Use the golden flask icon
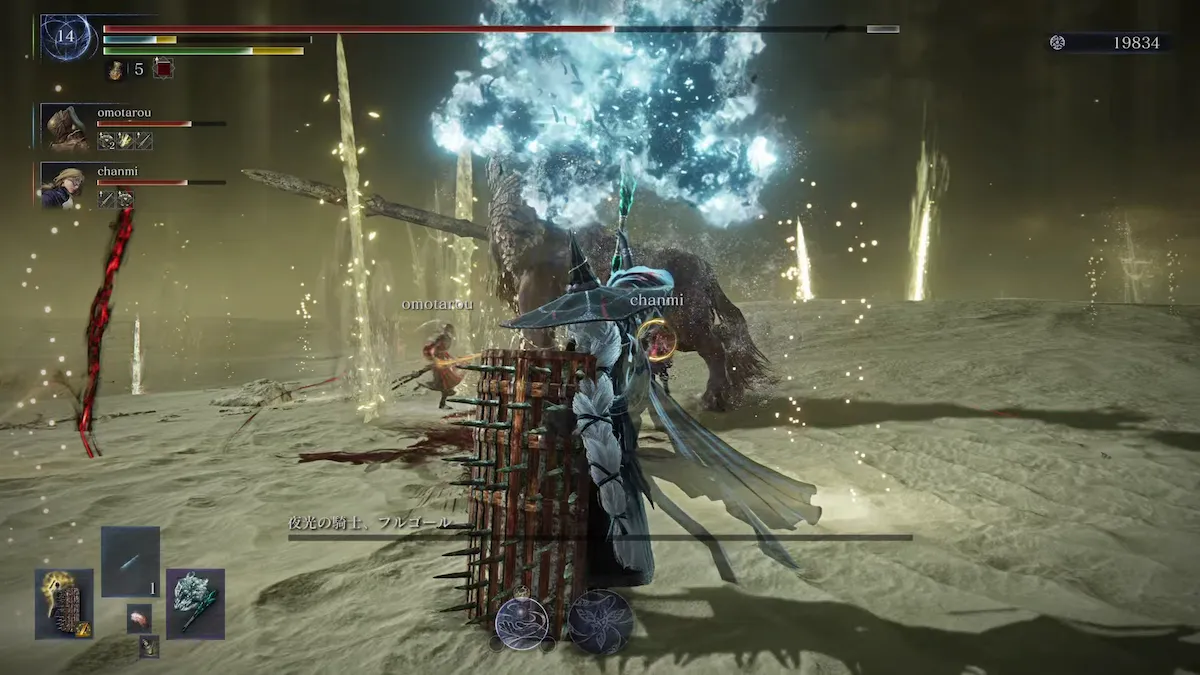 (x=117, y=70)
